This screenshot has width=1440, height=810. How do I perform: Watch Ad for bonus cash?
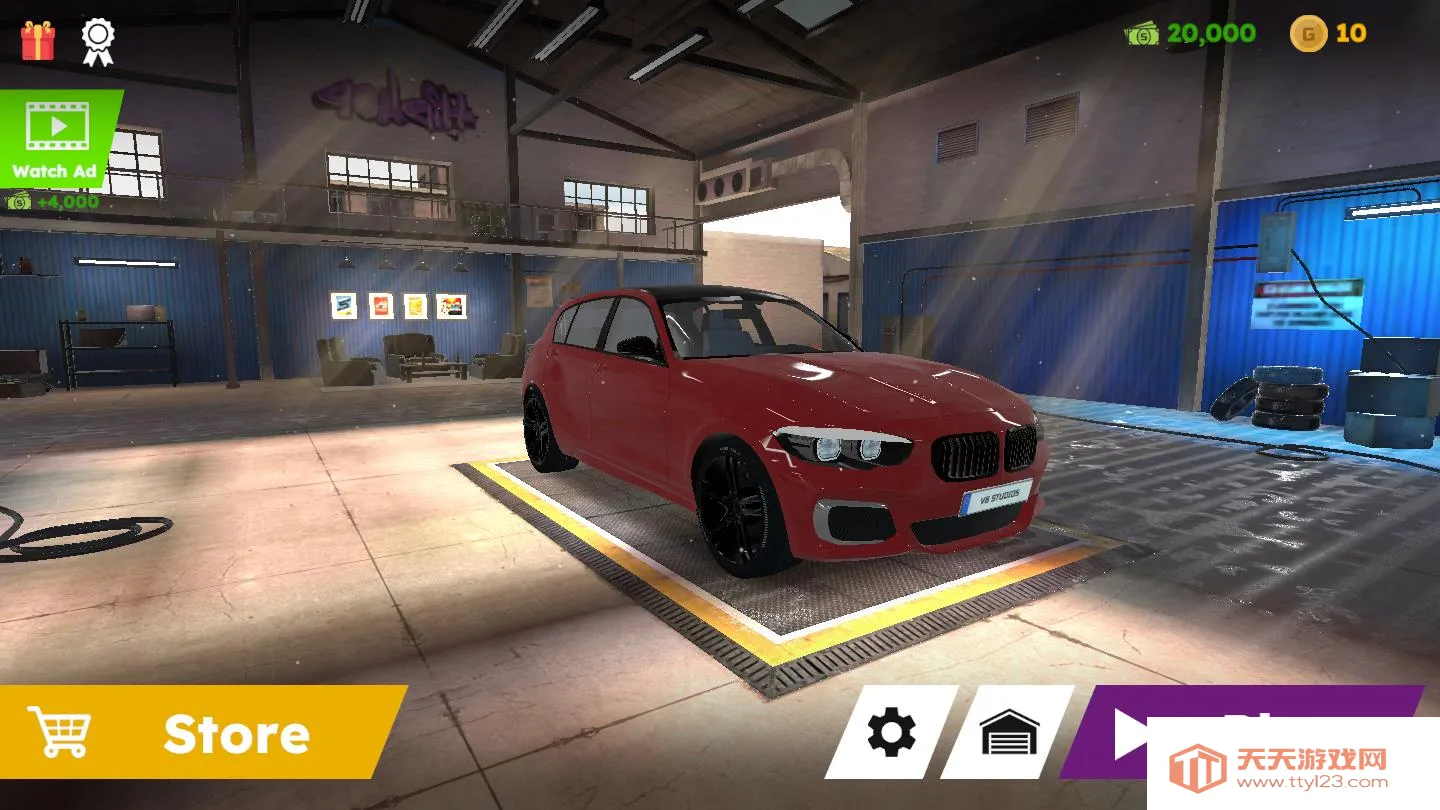click(57, 138)
